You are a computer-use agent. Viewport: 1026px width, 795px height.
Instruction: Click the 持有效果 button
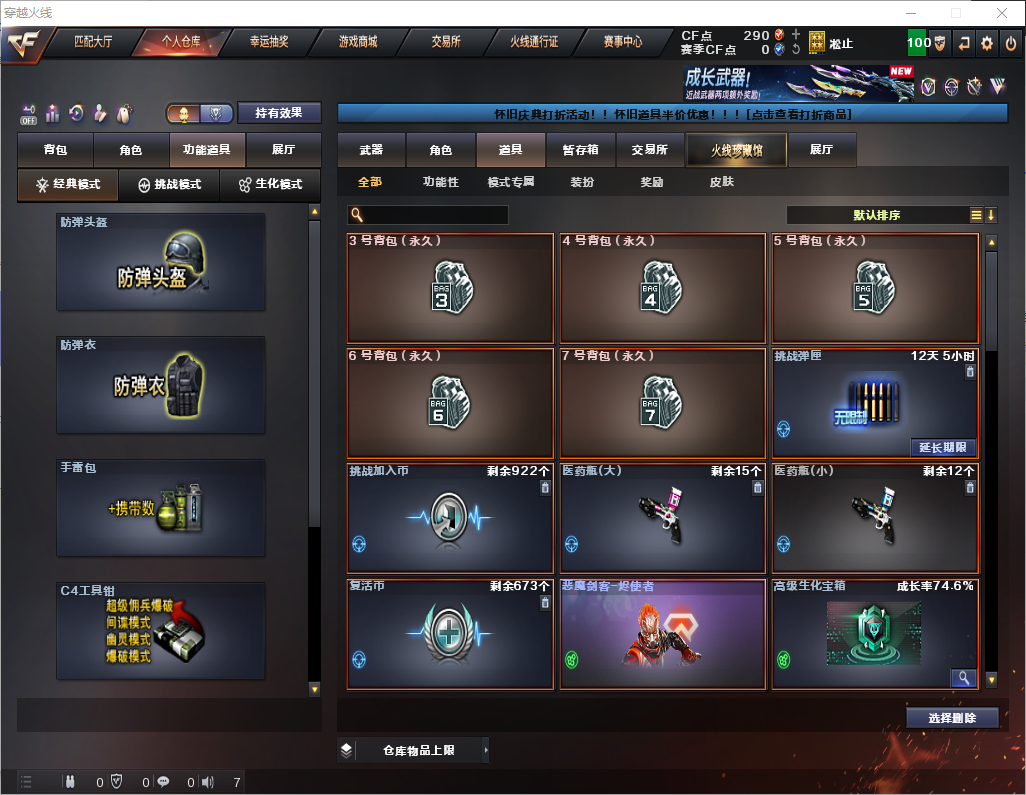(x=279, y=113)
